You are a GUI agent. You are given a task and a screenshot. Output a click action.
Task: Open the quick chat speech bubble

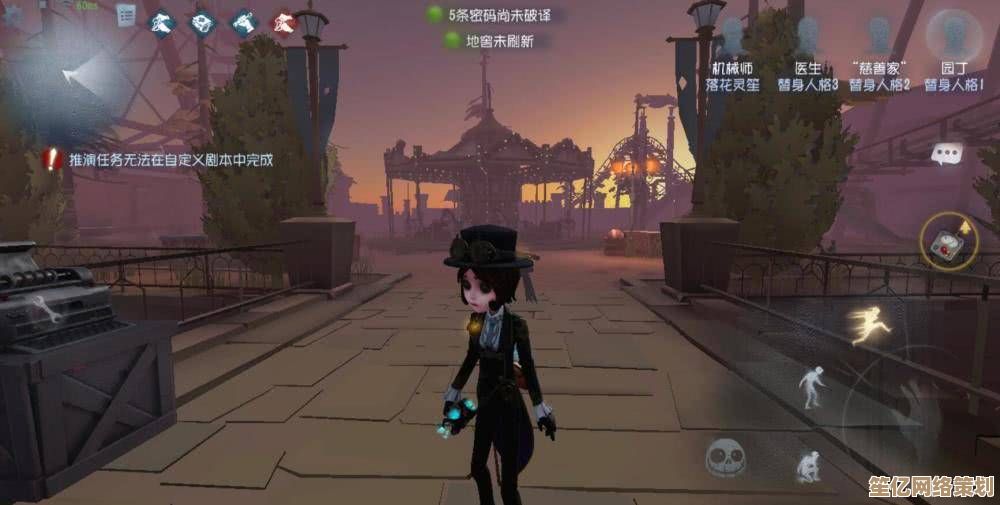[x=945, y=154]
